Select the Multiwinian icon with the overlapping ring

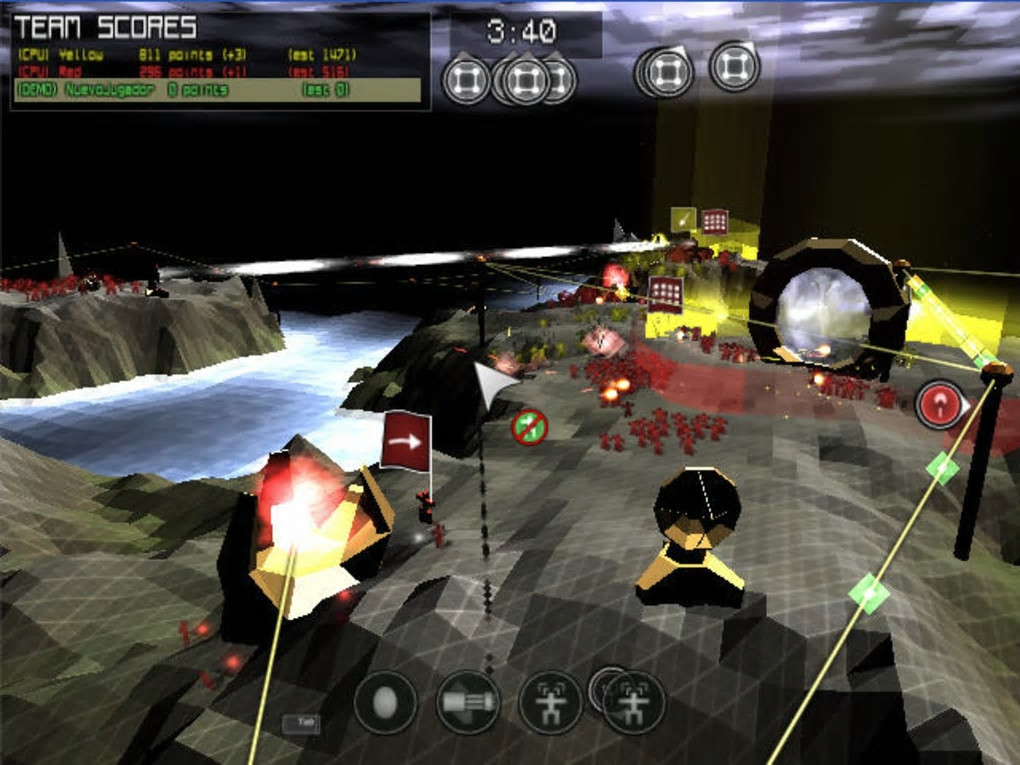[x=633, y=702]
